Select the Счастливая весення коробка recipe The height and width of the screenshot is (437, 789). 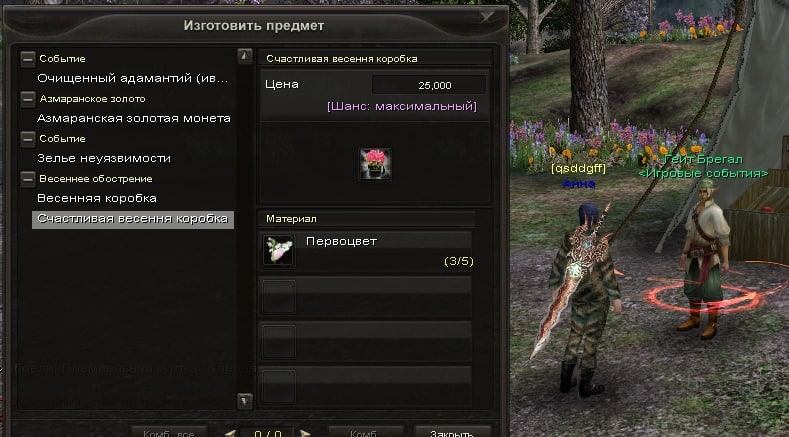132,218
